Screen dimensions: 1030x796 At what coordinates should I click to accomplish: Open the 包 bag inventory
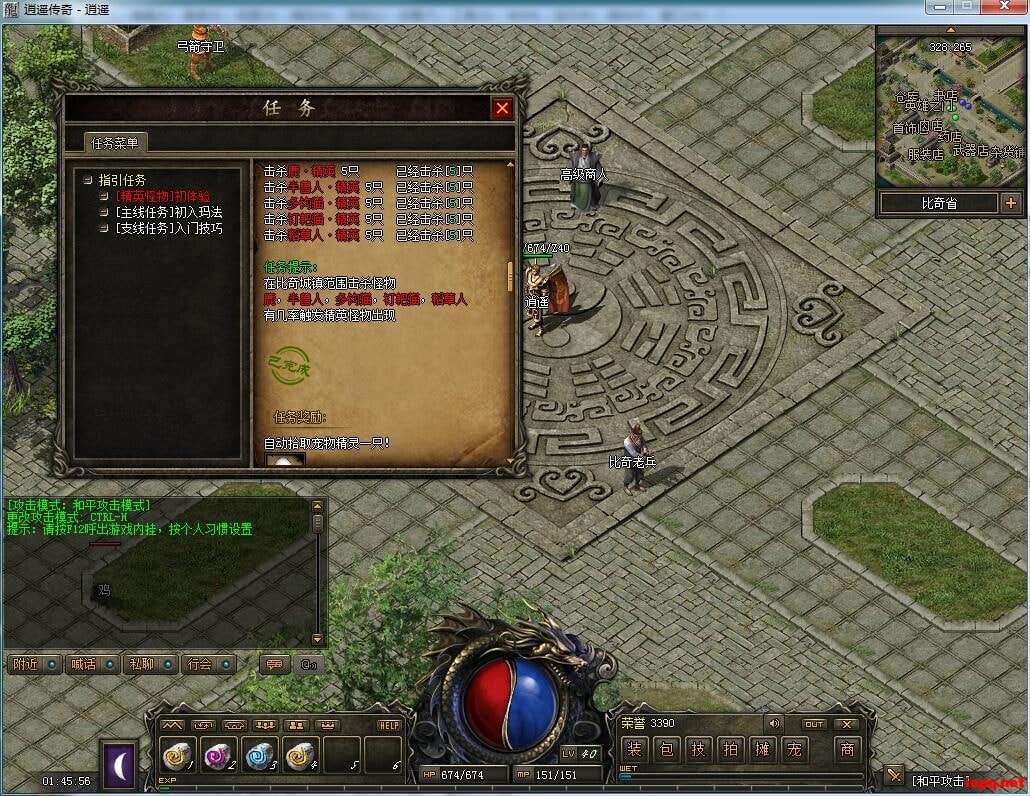point(667,749)
